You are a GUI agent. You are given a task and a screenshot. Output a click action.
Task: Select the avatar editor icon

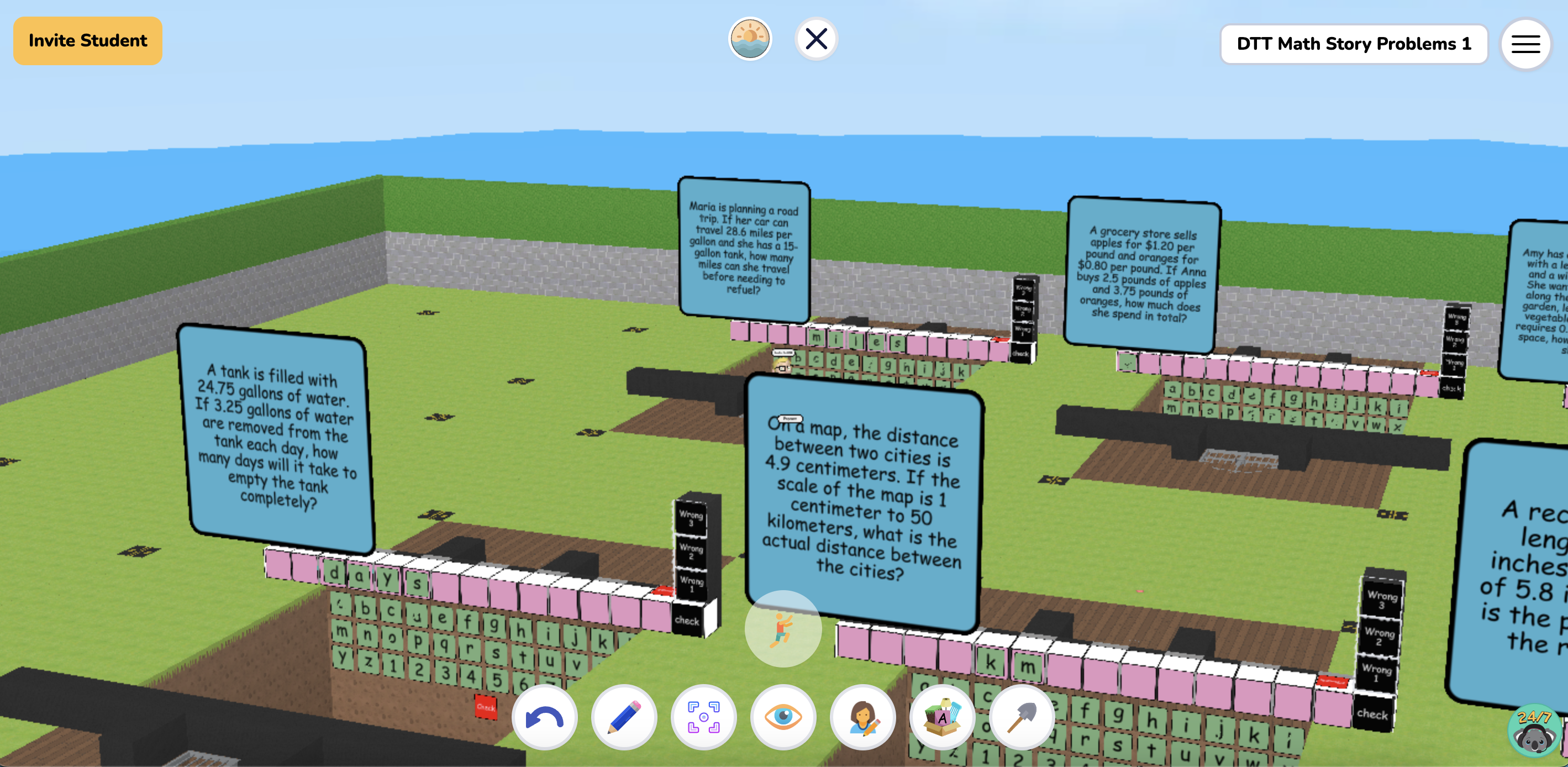click(x=862, y=718)
